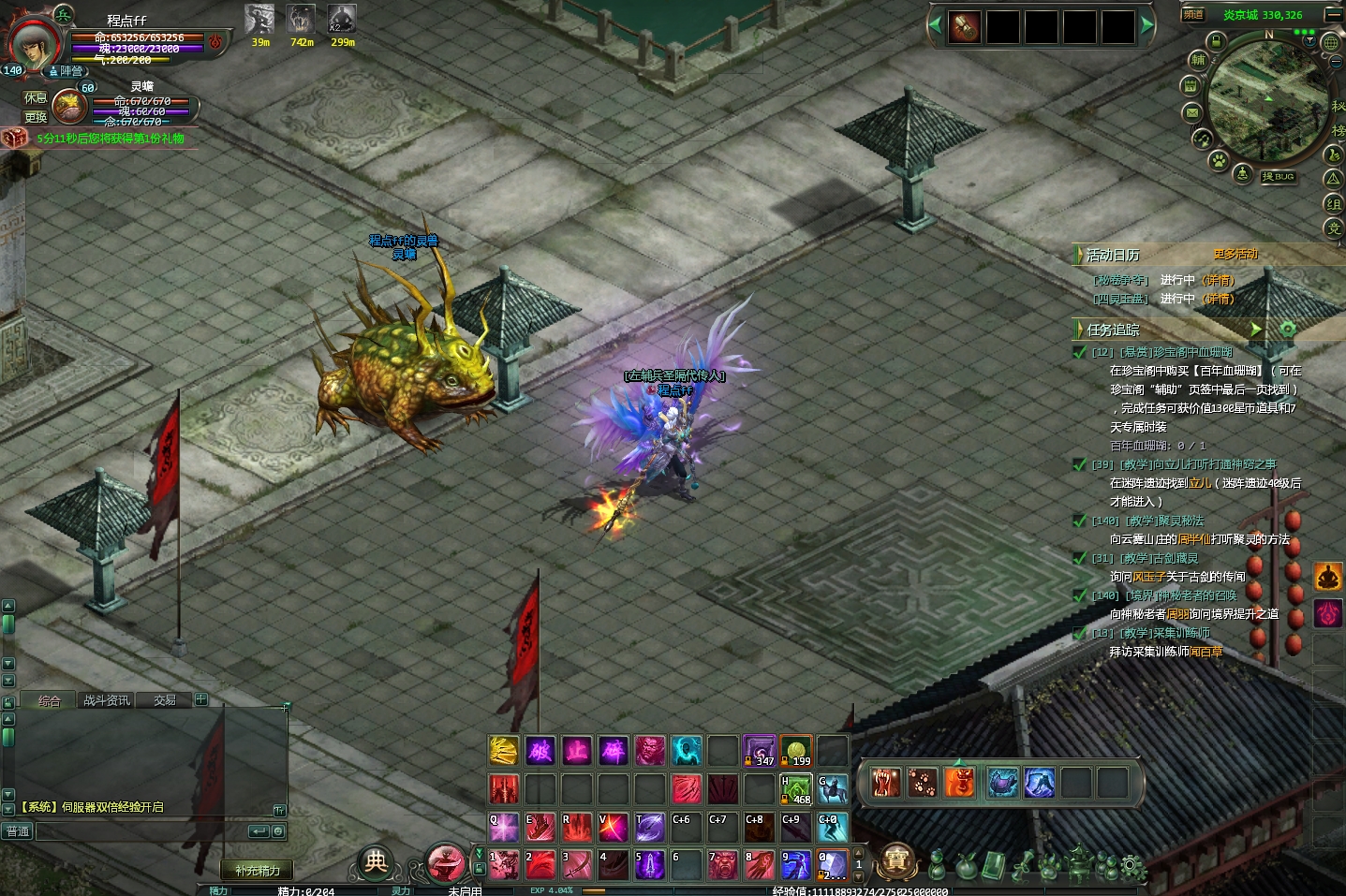
Task: Open the gold 寶 treasure shop button
Action: tap(896, 860)
